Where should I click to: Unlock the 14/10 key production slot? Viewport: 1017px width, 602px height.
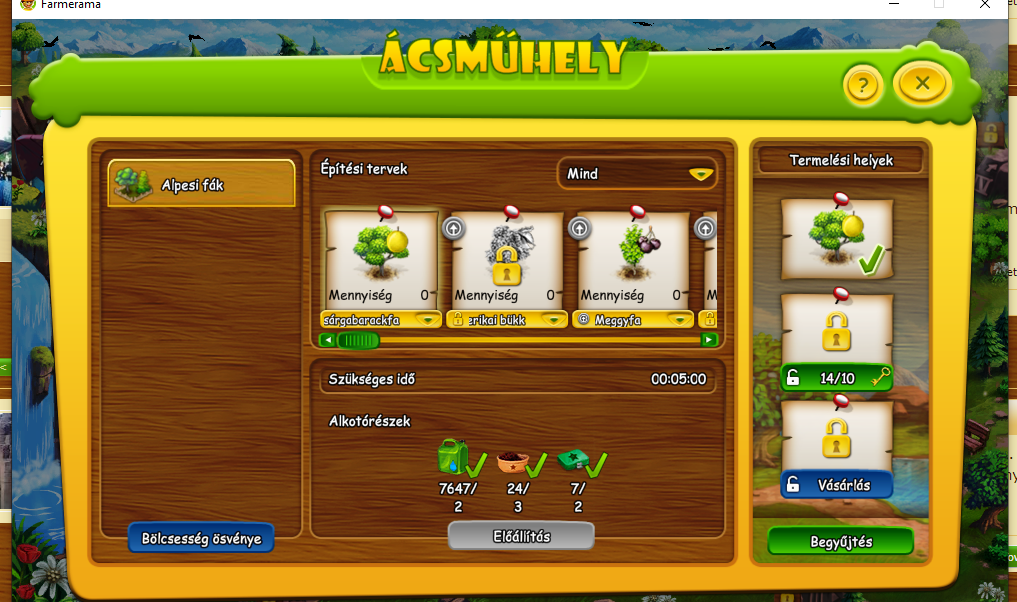836,378
